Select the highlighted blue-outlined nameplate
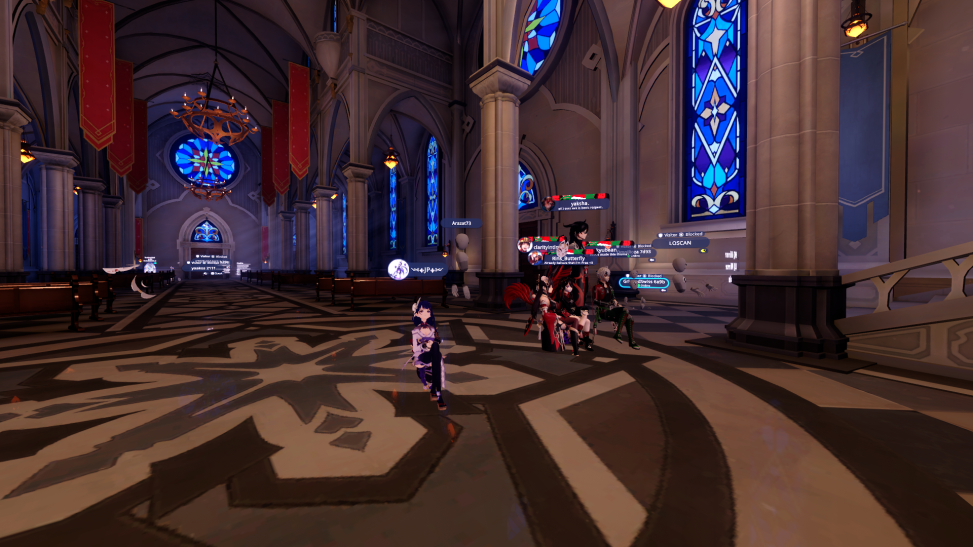This screenshot has height=547, width=973. [644, 283]
